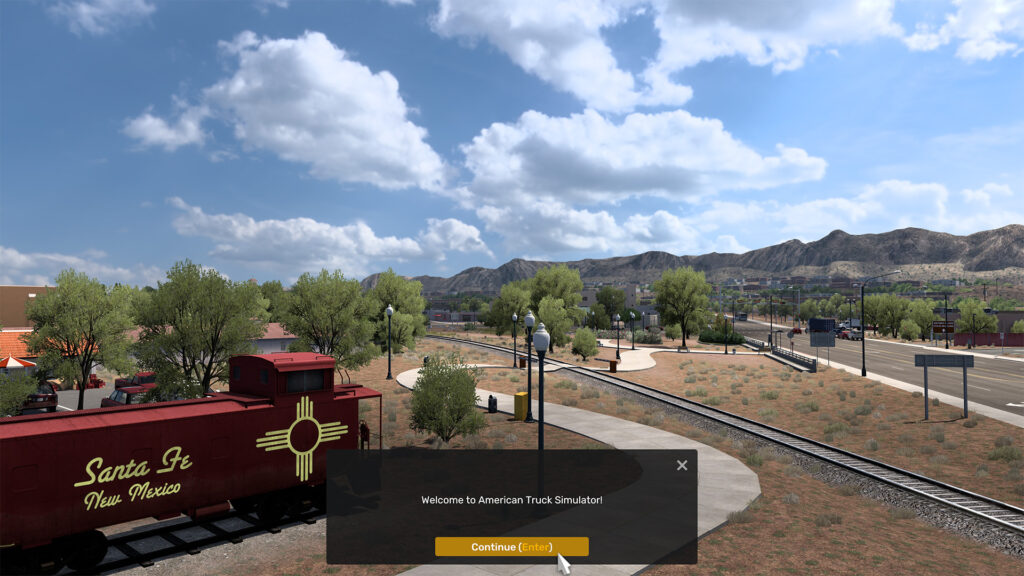Close the welcome dialog with the X
This screenshot has width=1024, height=576.
[682, 465]
